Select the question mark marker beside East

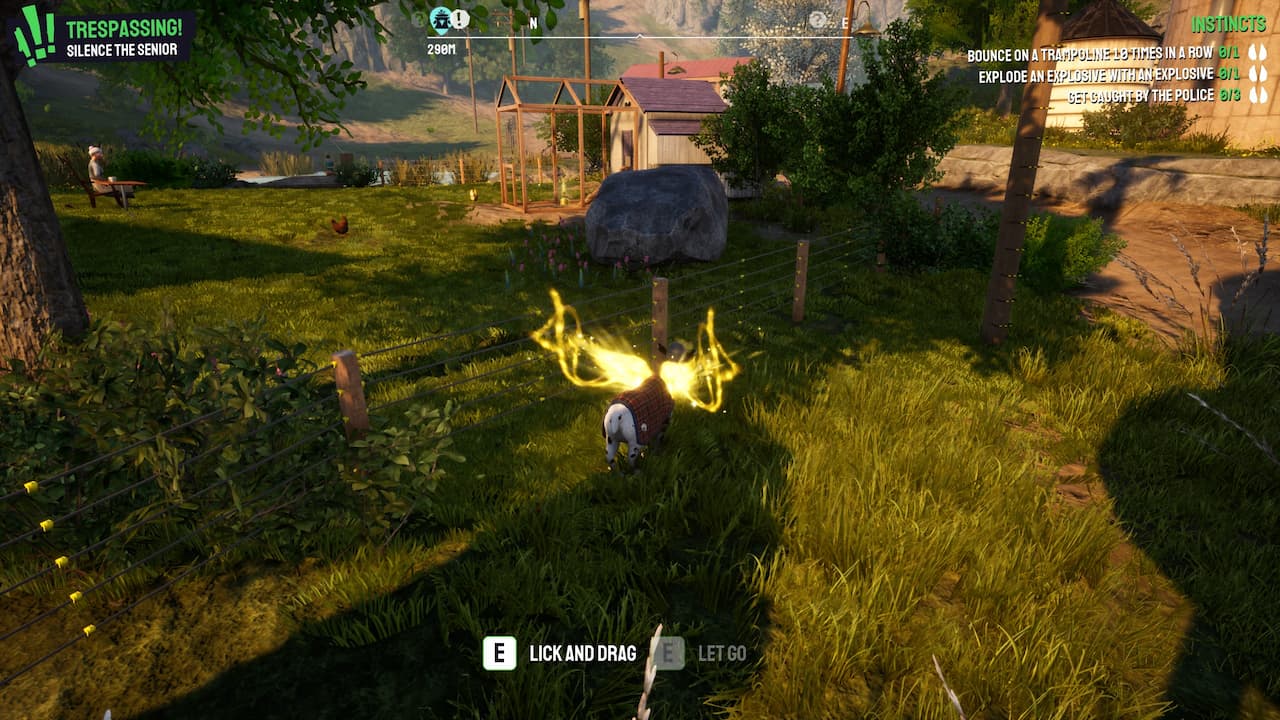tap(818, 19)
